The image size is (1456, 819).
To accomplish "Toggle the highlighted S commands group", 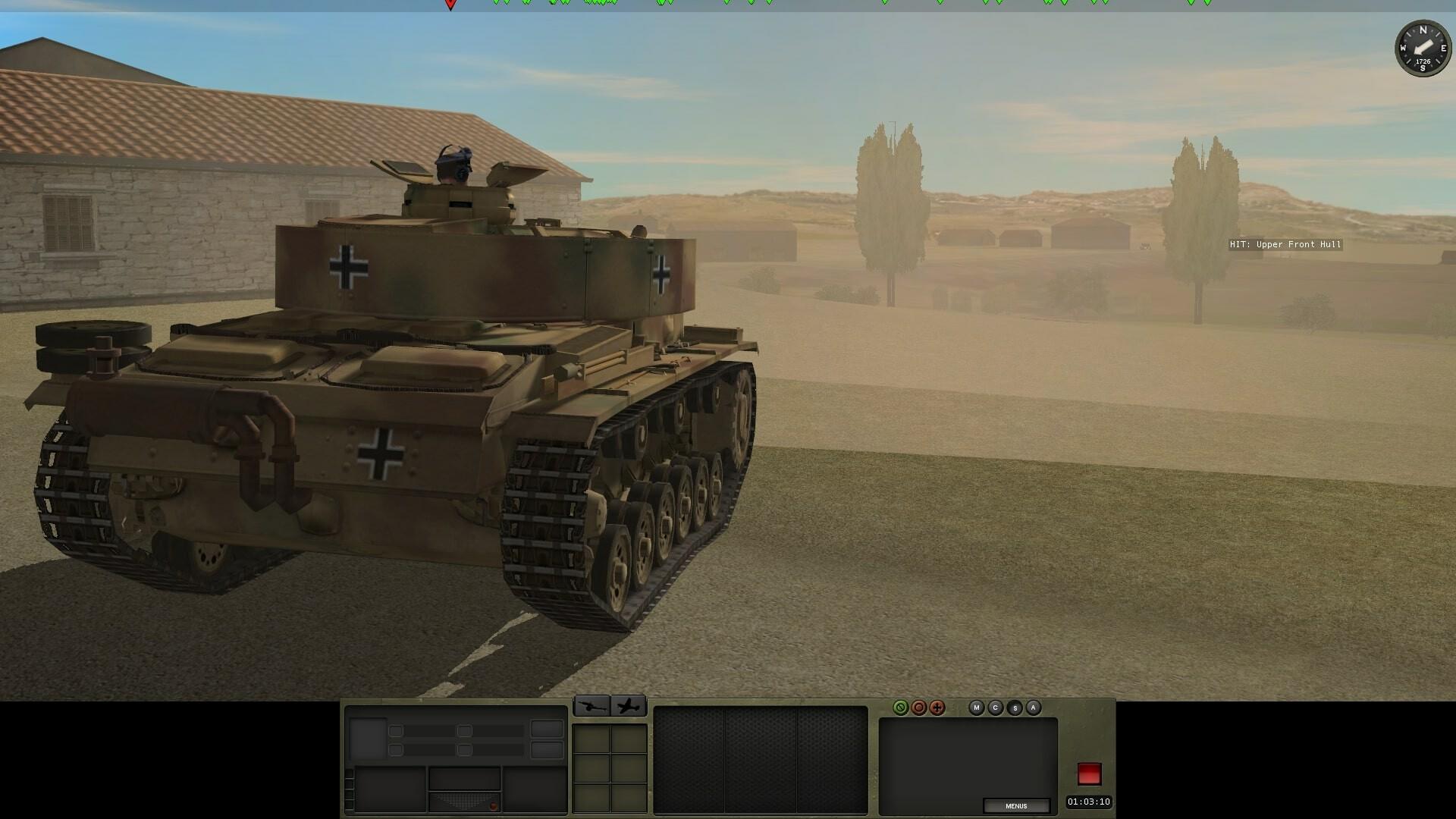I will pos(1015,708).
